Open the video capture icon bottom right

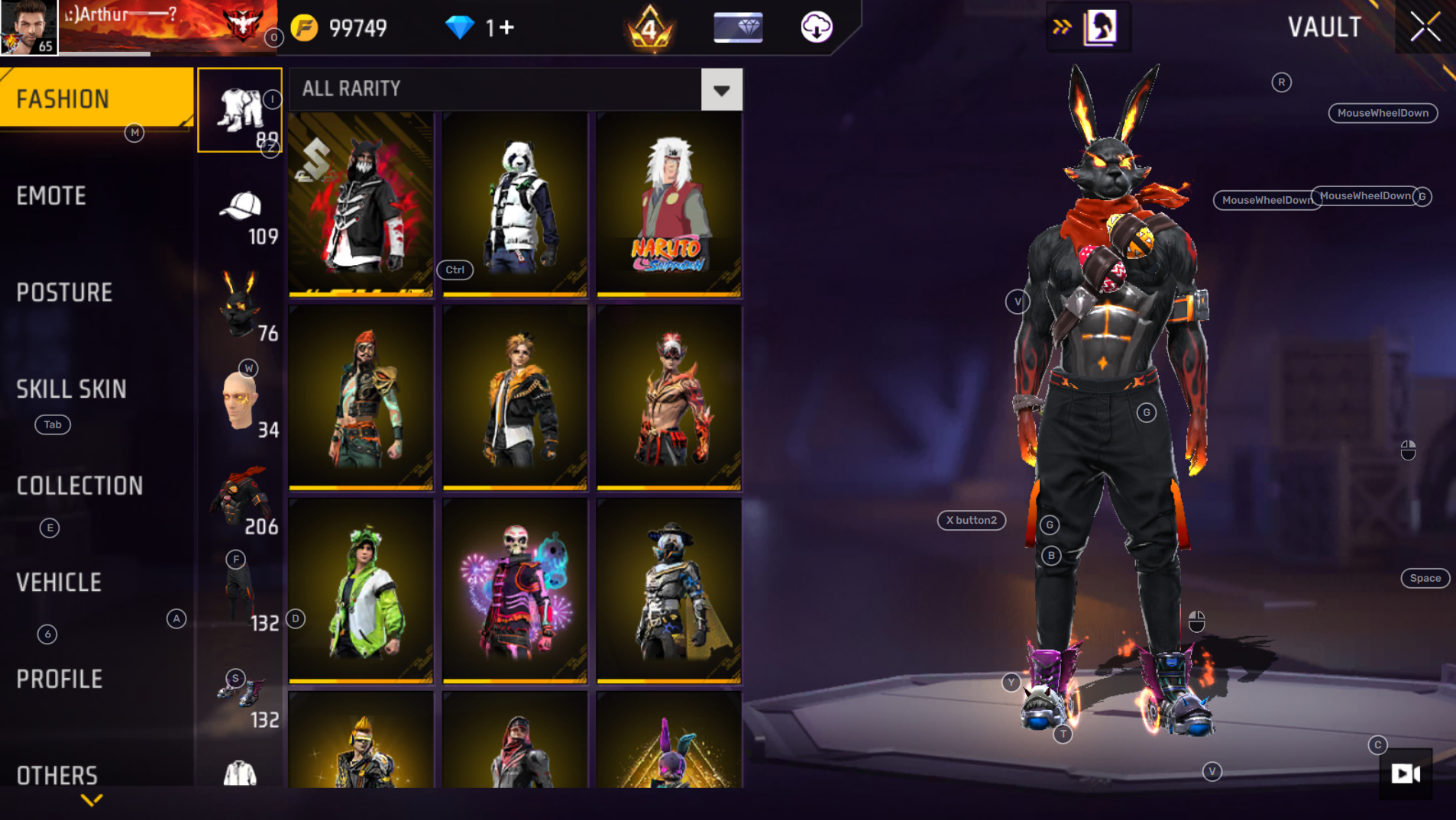(1404, 775)
